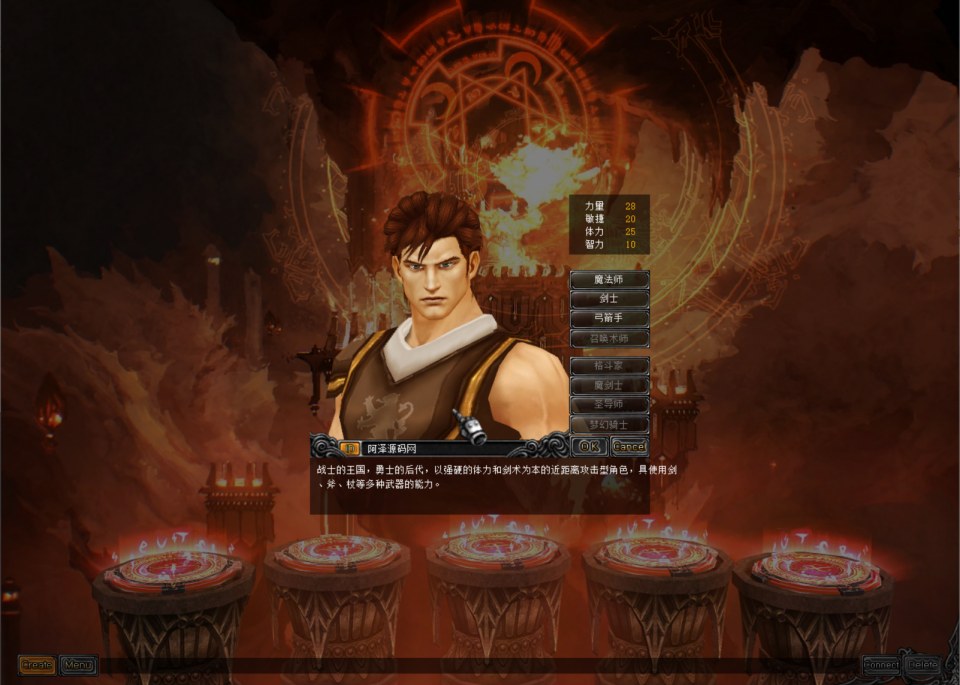The height and width of the screenshot is (685, 960).
Task: Click the Connect button
Action: tap(882, 664)
